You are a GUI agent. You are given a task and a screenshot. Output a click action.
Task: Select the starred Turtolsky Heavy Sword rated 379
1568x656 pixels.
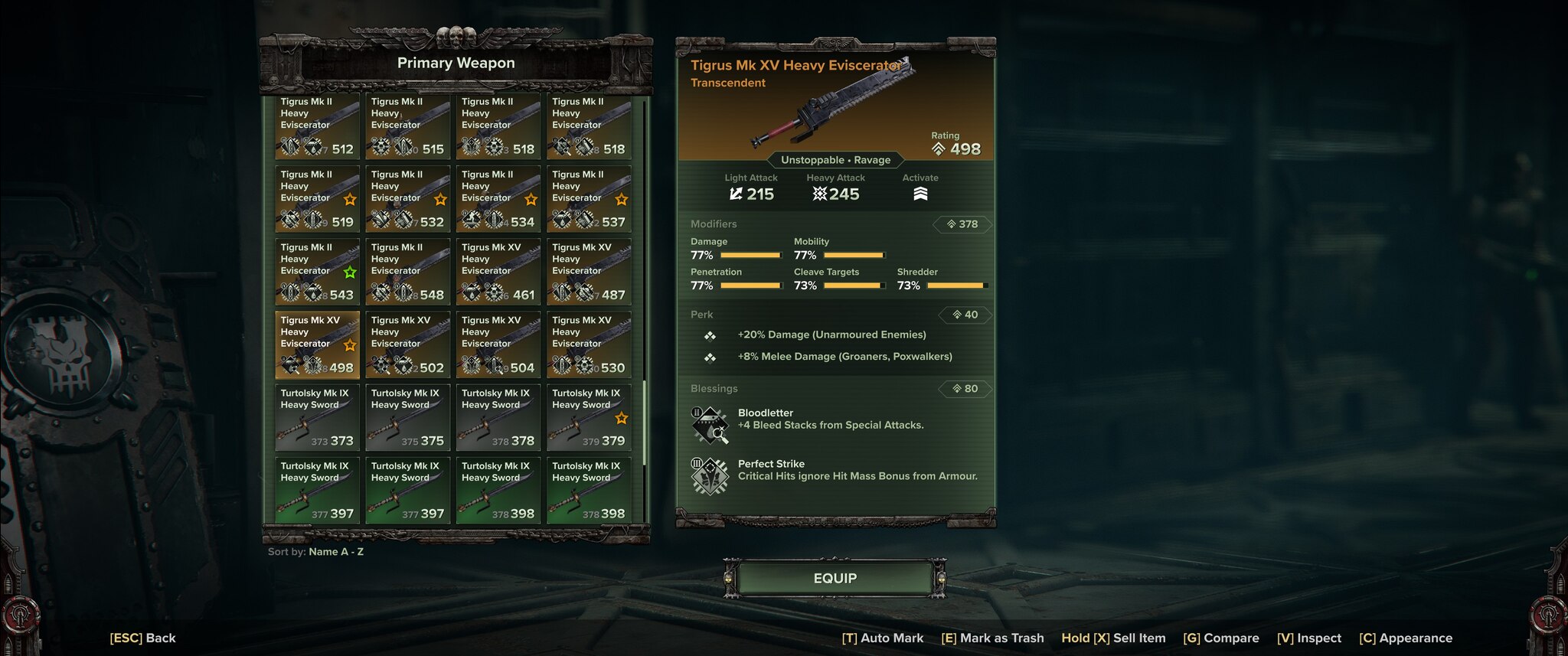pos(588,418)
